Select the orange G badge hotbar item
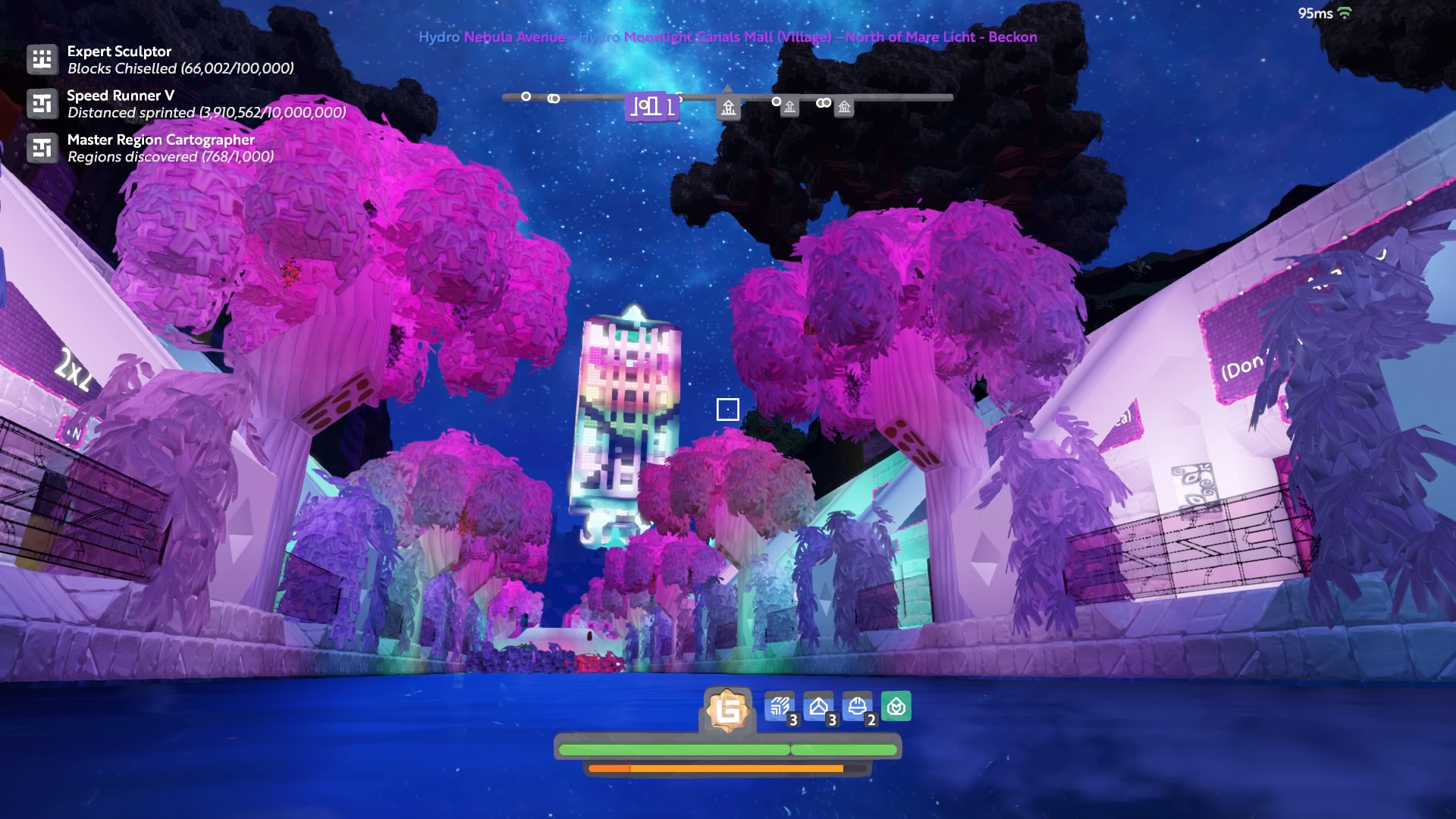The height and width of the screenshot is (819, 1456). tap(727, 711)
